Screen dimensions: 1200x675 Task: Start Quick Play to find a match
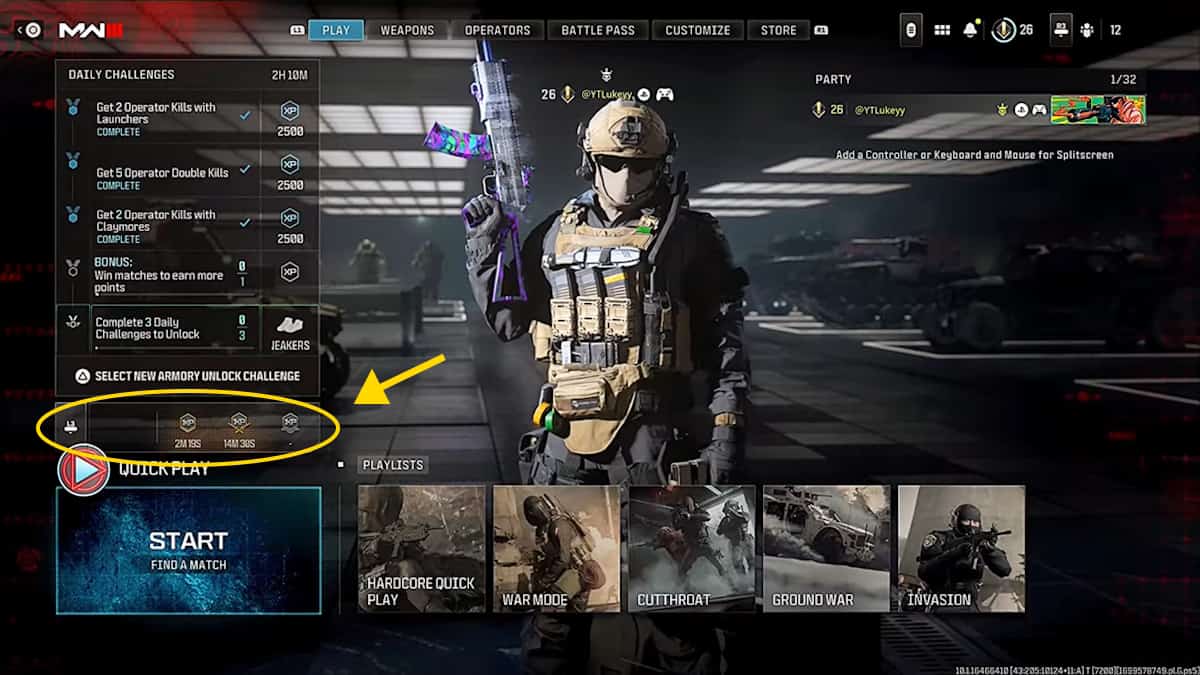(188, 549)
